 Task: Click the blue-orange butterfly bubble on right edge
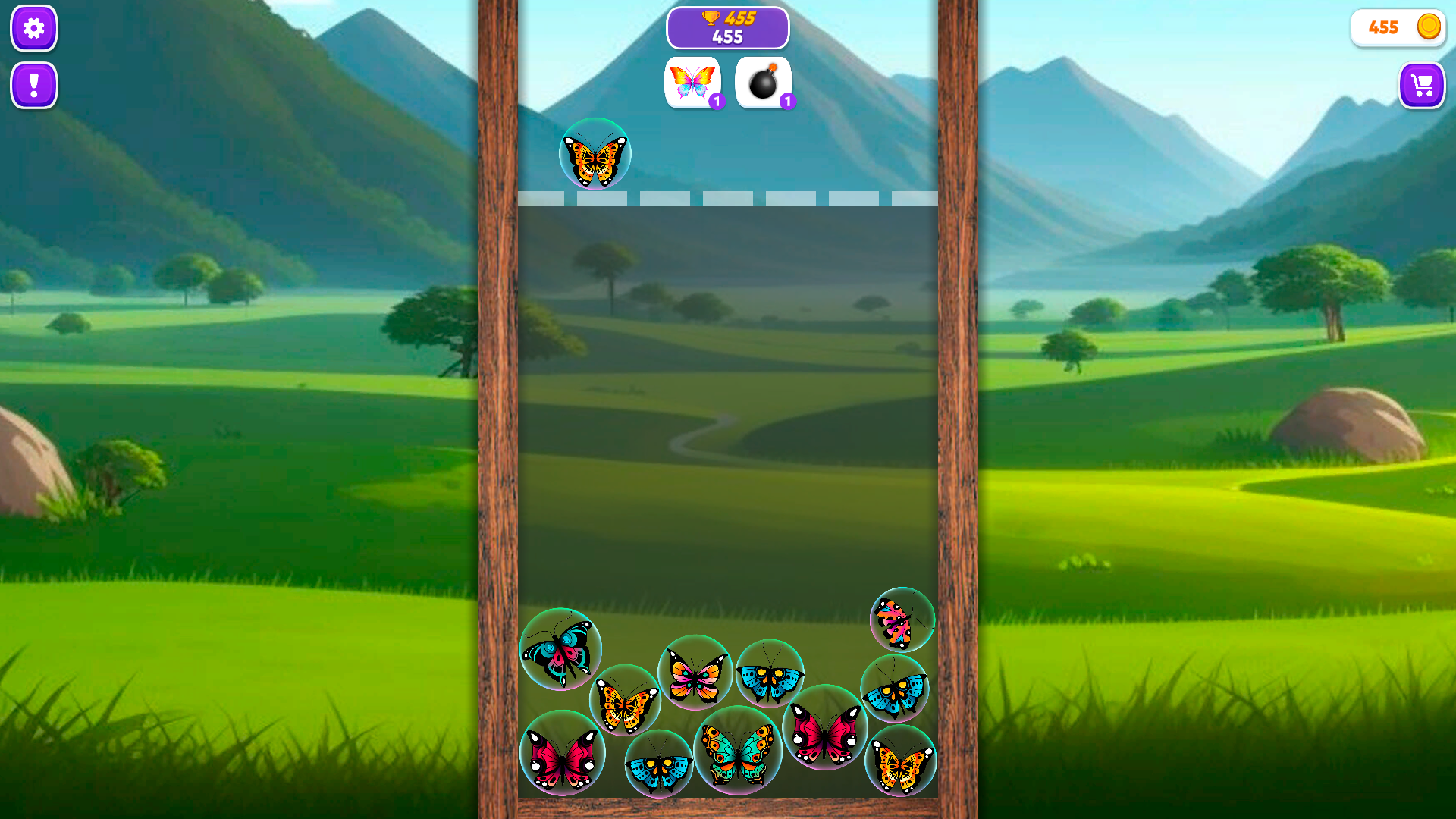tap(895, 686)
